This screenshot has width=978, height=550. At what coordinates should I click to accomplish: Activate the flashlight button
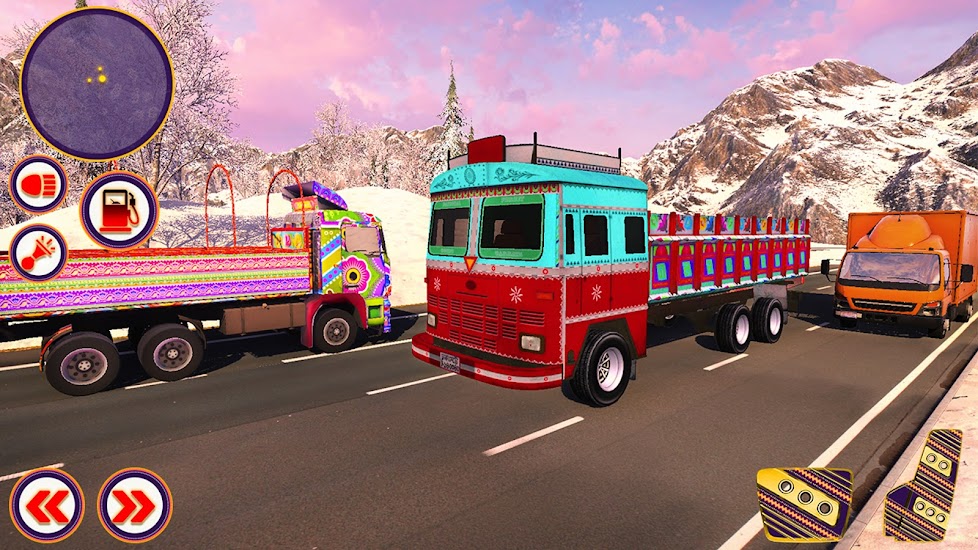pos(38,252)
